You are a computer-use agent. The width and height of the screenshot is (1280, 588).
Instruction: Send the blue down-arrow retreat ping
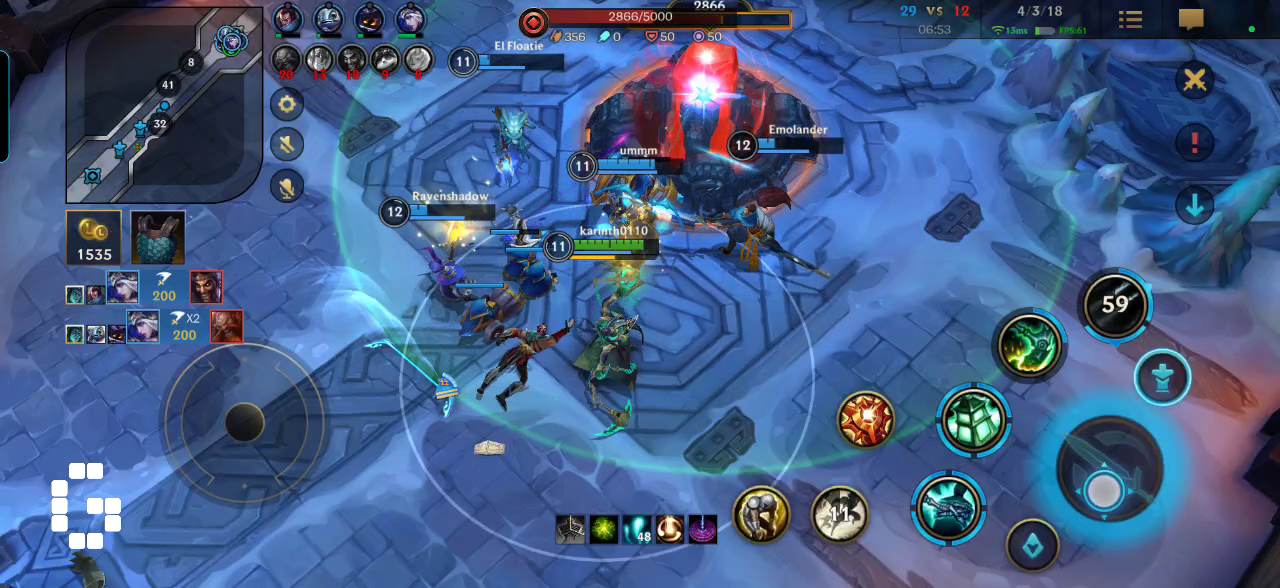(x=1193, y=206)
